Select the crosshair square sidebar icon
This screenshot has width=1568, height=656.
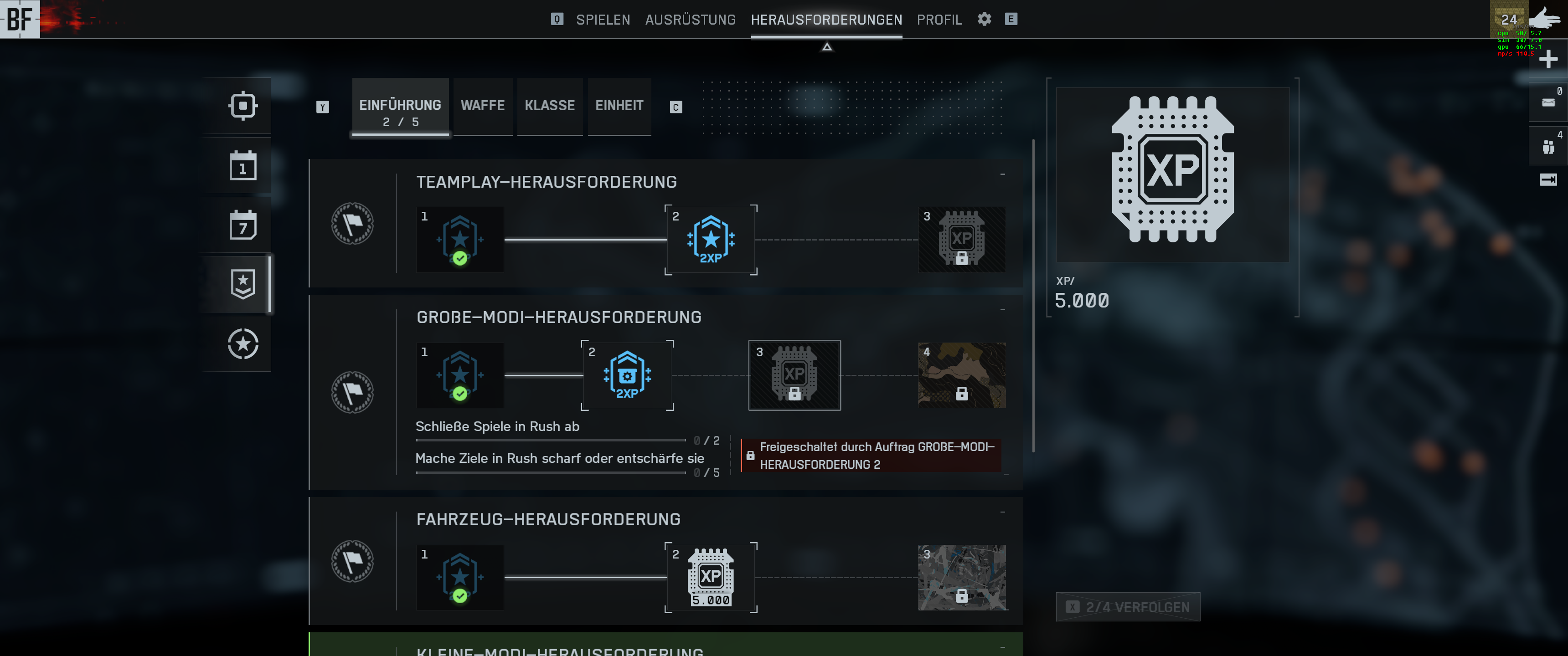pyautogui.click(x=243, y=106)
